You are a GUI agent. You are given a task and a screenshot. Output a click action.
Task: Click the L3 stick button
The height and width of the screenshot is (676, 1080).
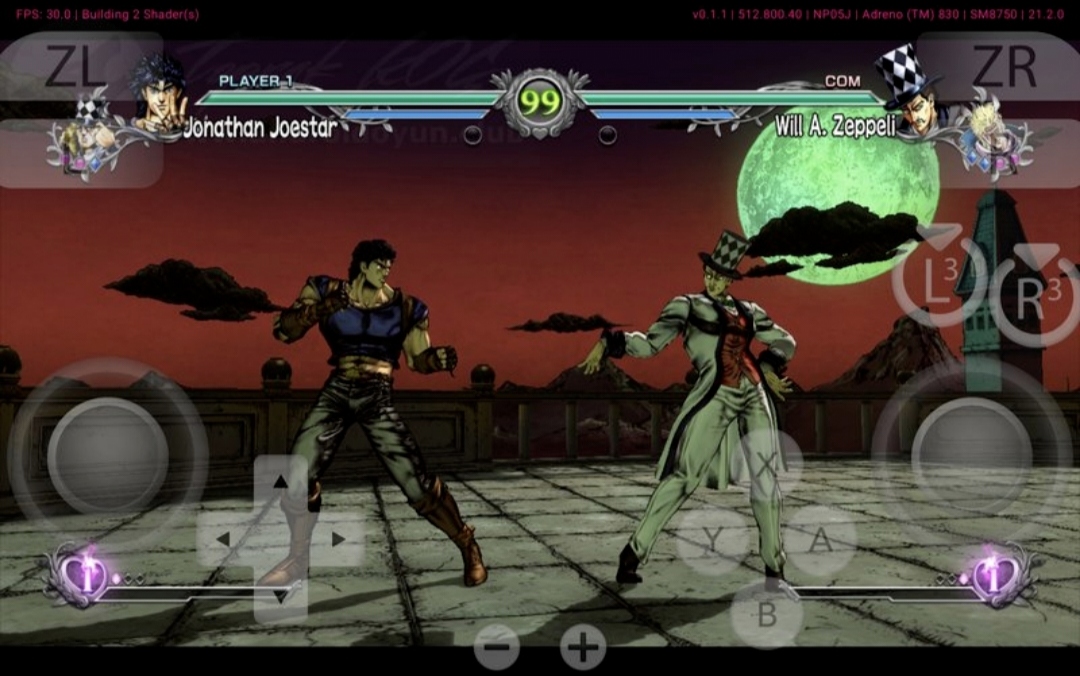(938, 283)
